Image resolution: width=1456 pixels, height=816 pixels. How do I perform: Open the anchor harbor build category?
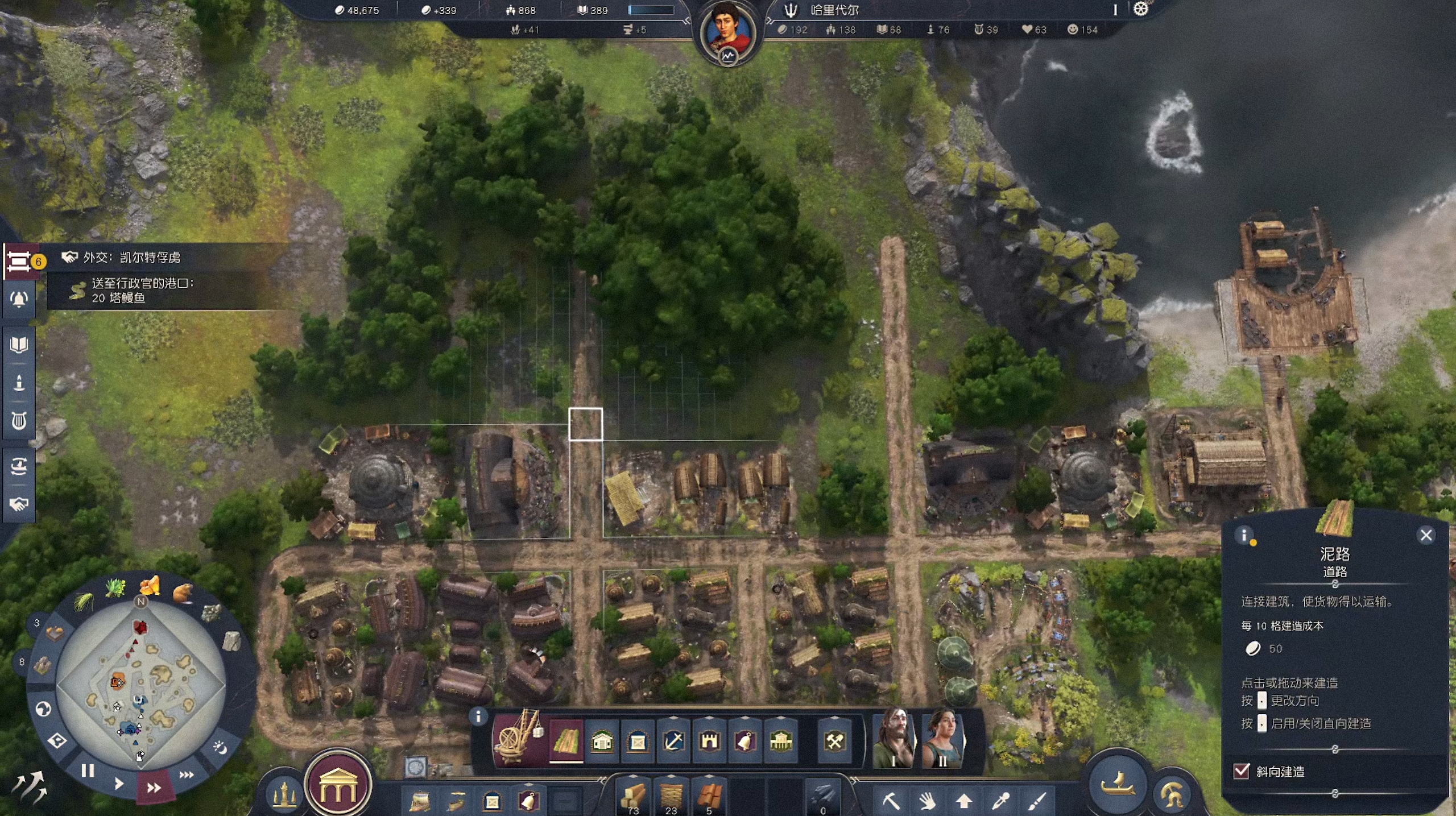point(673,741)
